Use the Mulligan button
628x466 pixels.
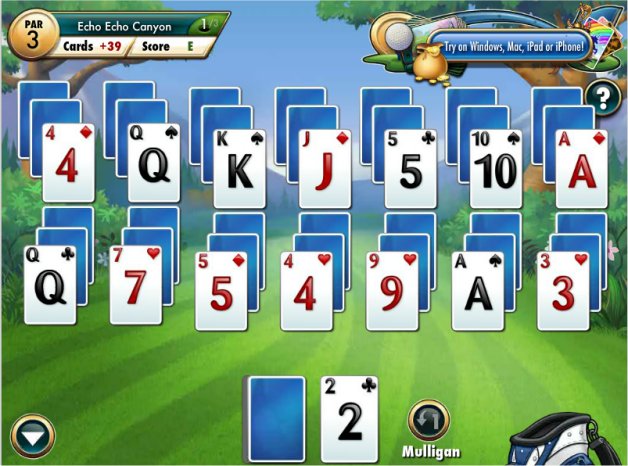(429, 422)
